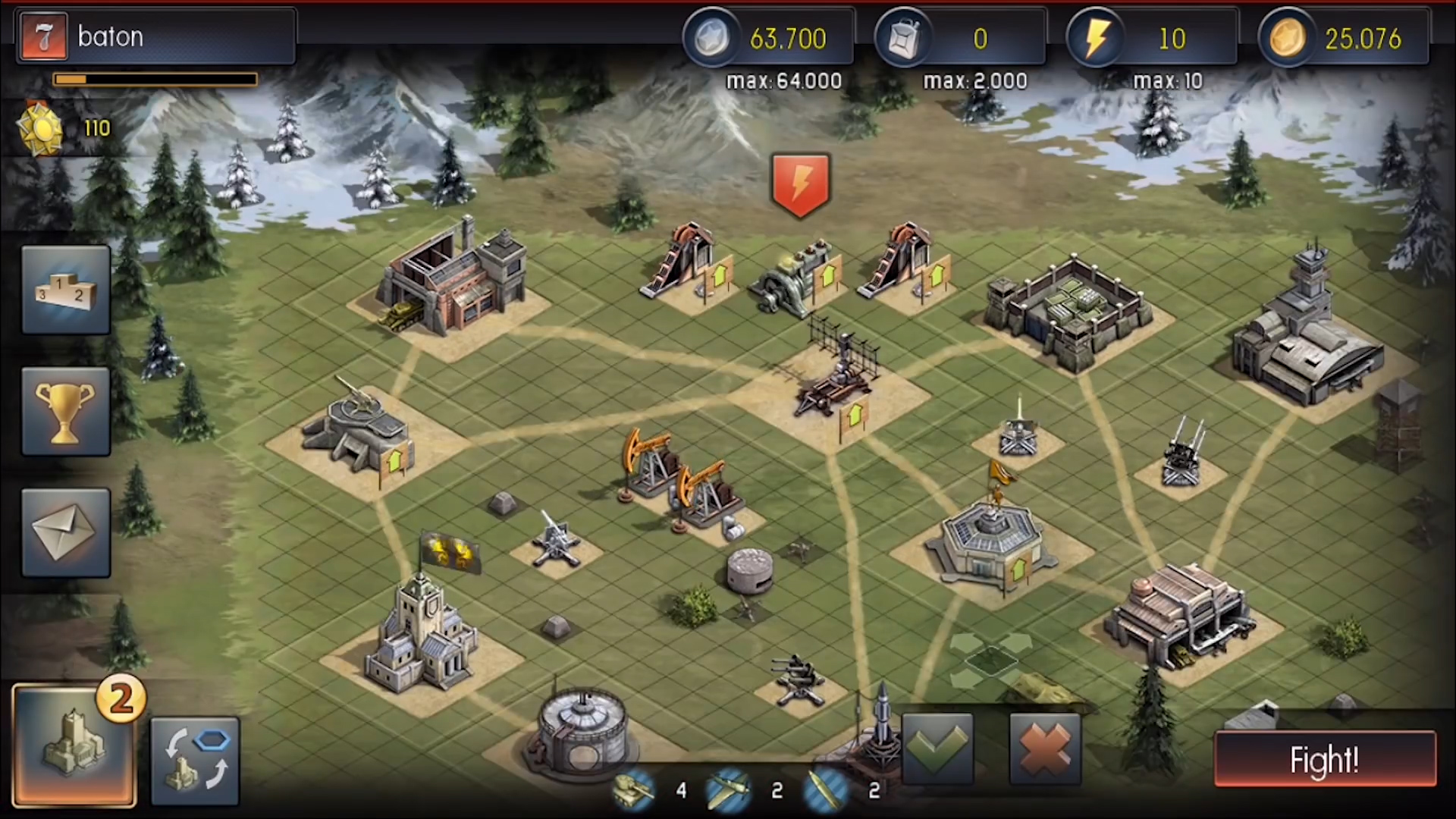The height and width of the screenshot is (819, 1456).
Task: Open the envelope mail inbox
Action: pos(66,532)
